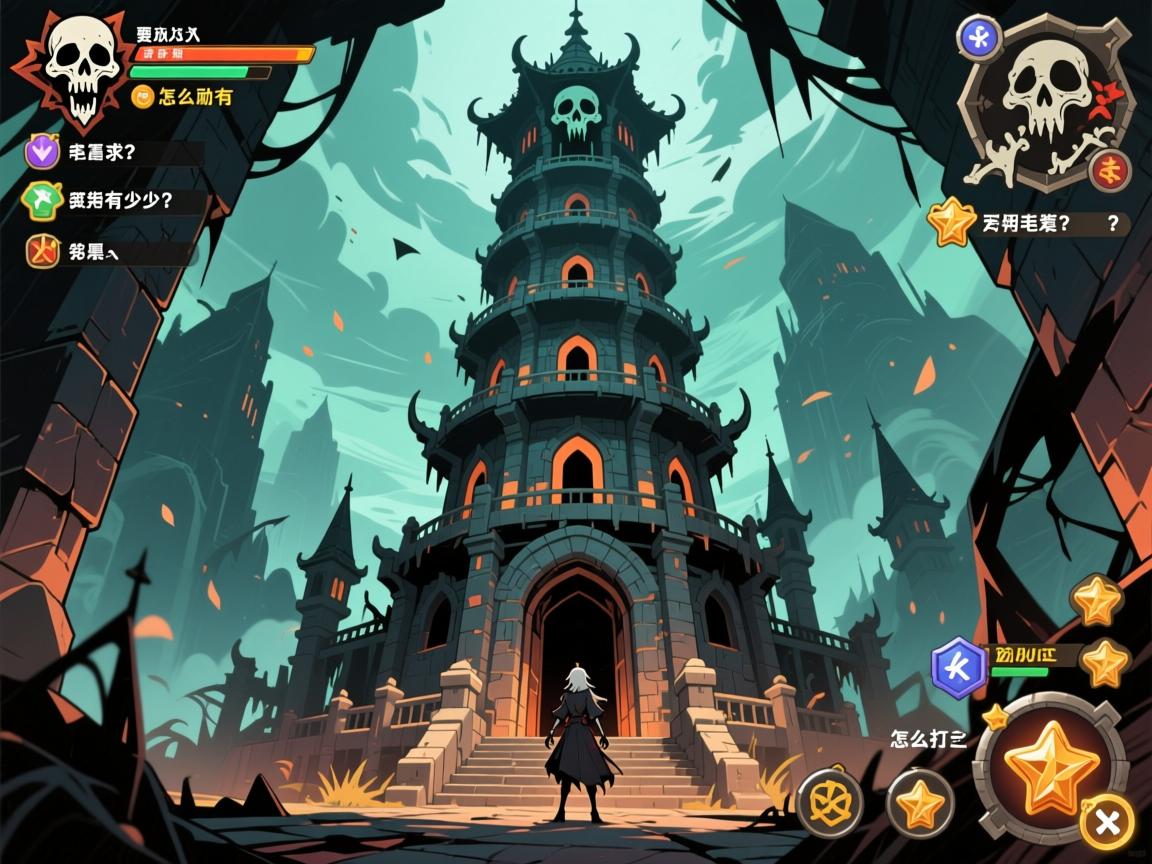Click the blue hexagon K badge
This screenshot has height=864, width=1152.
pyautogui.click(x=960, y=667)
